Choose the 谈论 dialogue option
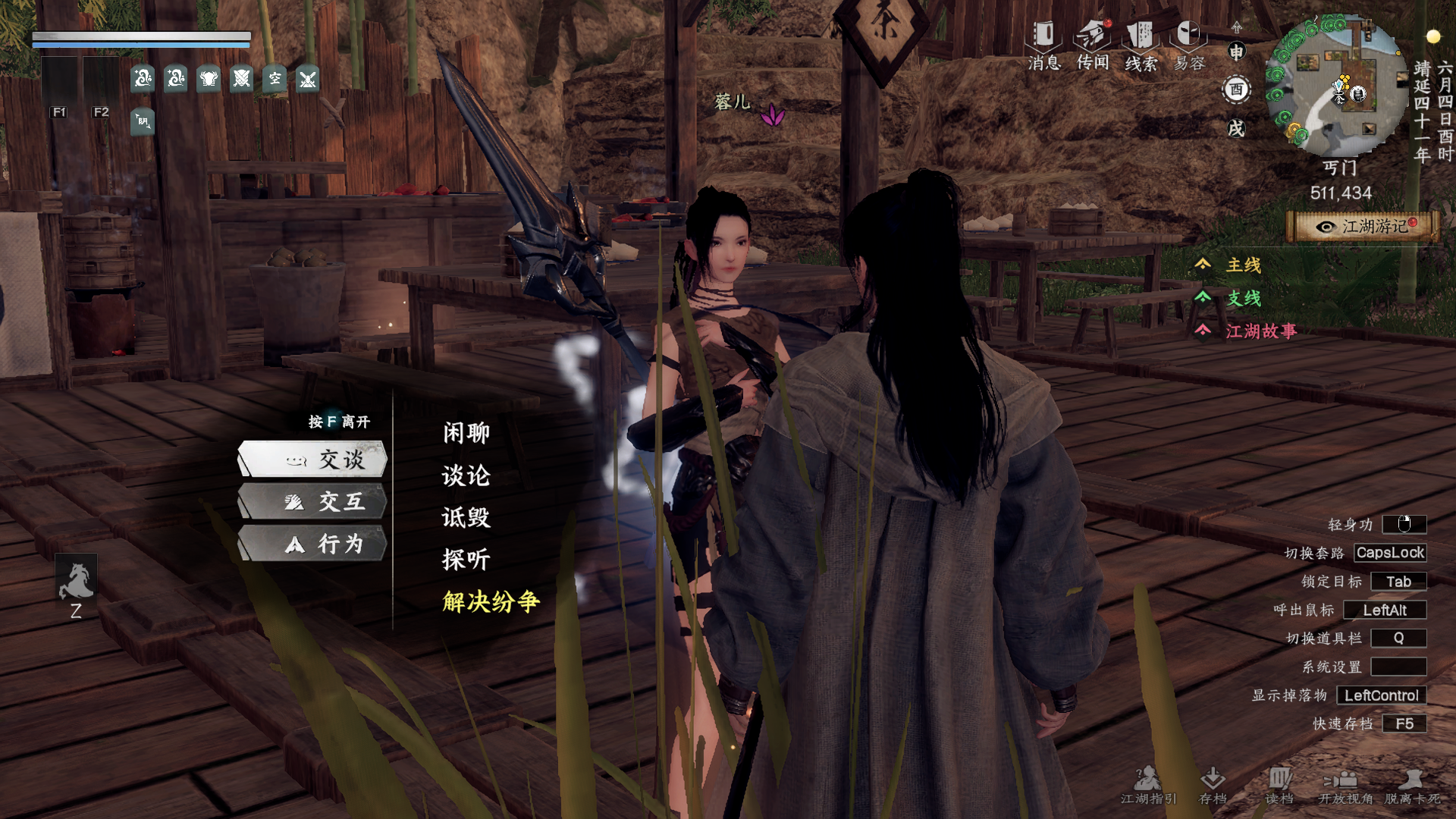 [x=466, y=475]
